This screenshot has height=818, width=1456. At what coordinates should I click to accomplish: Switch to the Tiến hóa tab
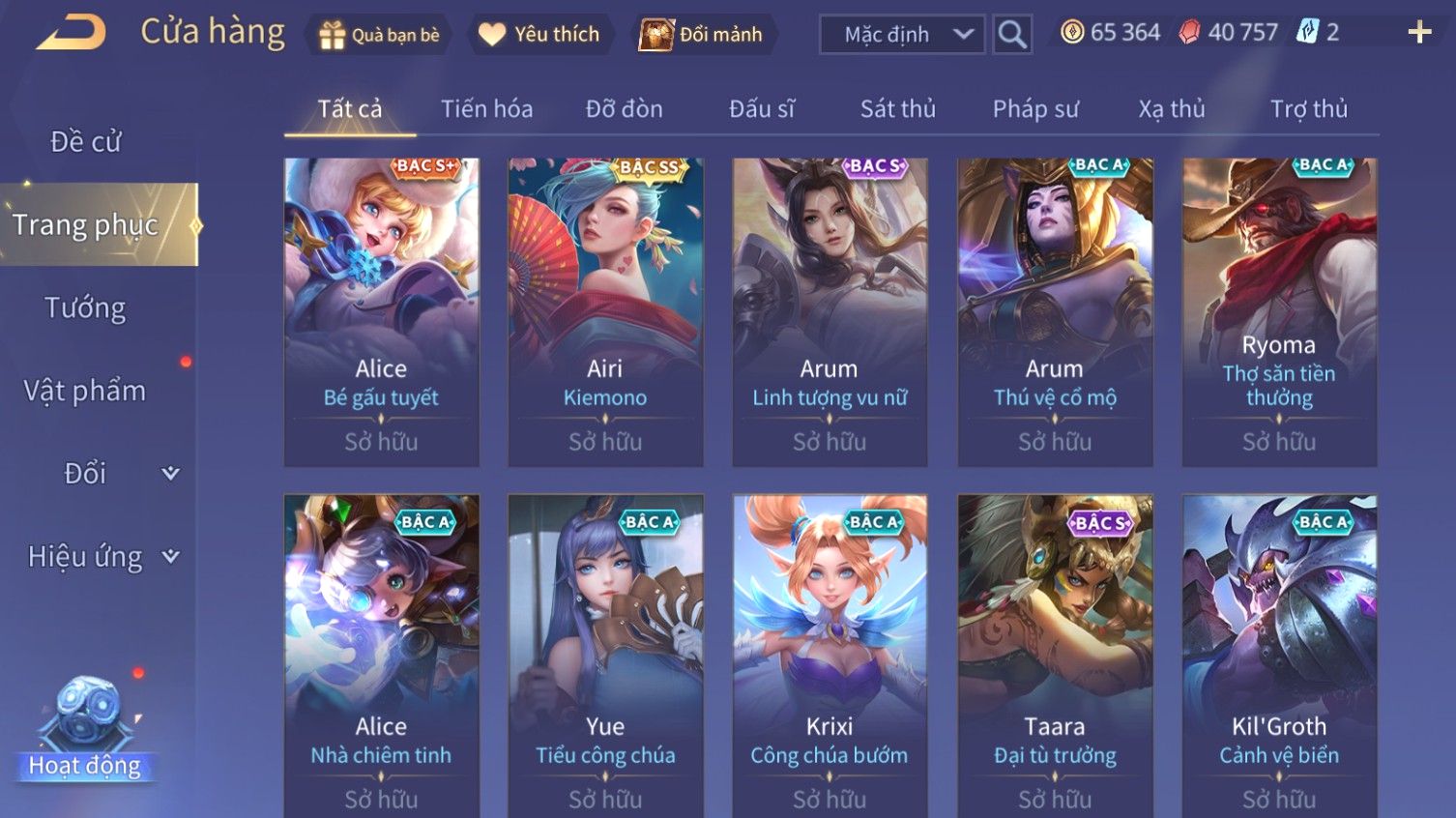[x=486, y=109]
